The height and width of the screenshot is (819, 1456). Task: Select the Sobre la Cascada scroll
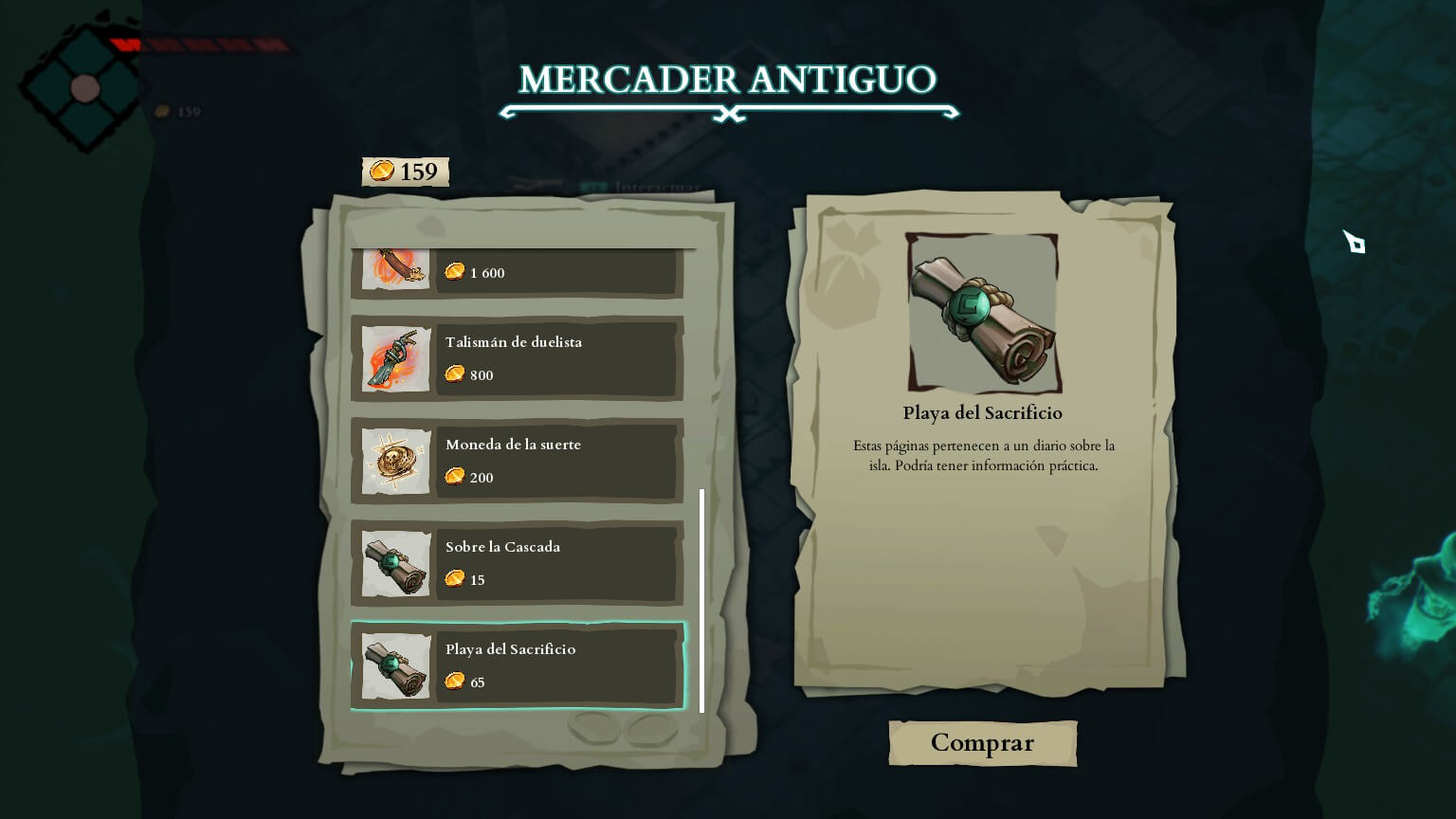click(x=518, y=563)
